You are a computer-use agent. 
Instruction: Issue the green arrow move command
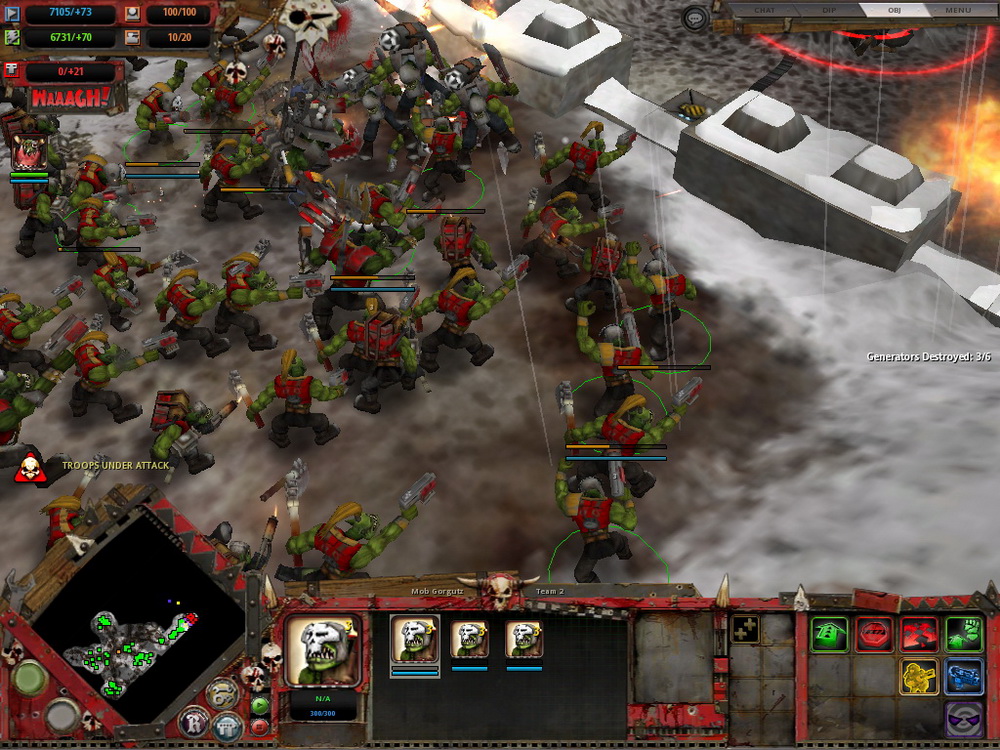(x=830, y=634)
